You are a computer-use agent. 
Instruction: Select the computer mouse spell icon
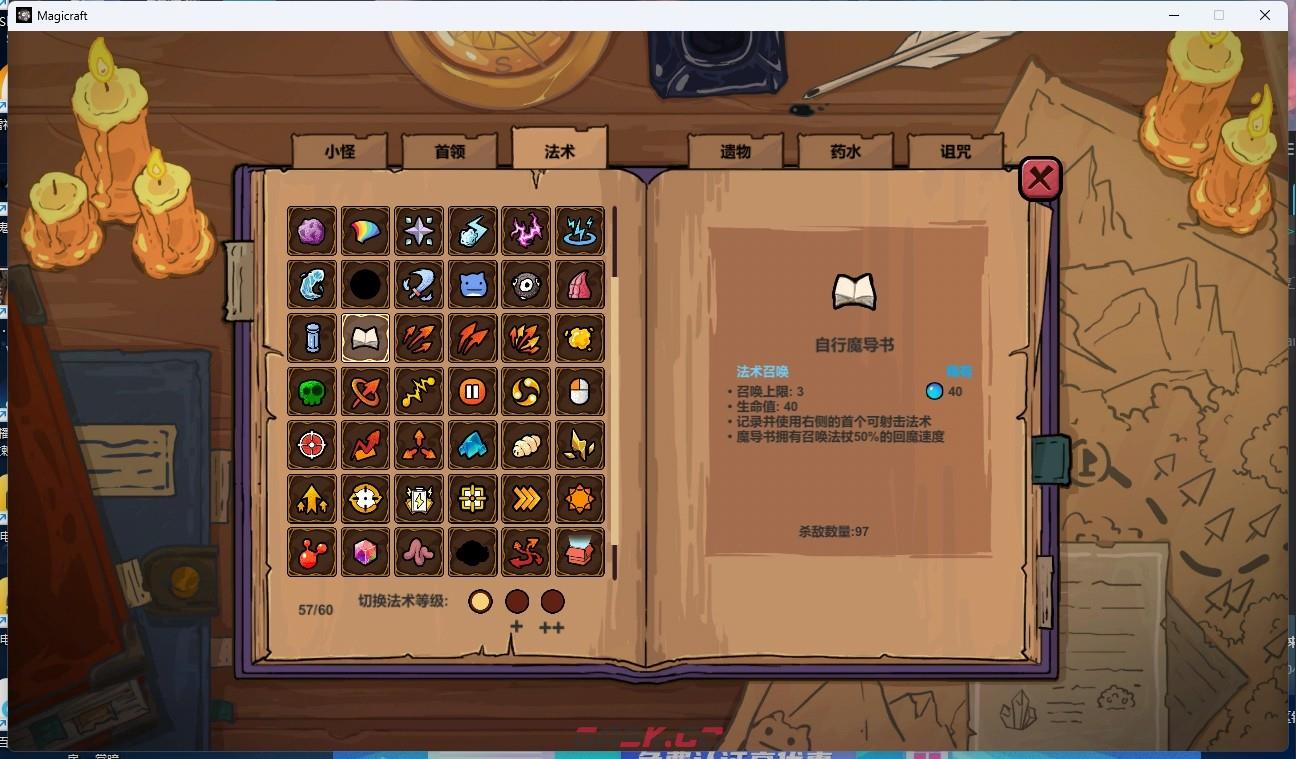pyautogui.click(x=579, y=391)
